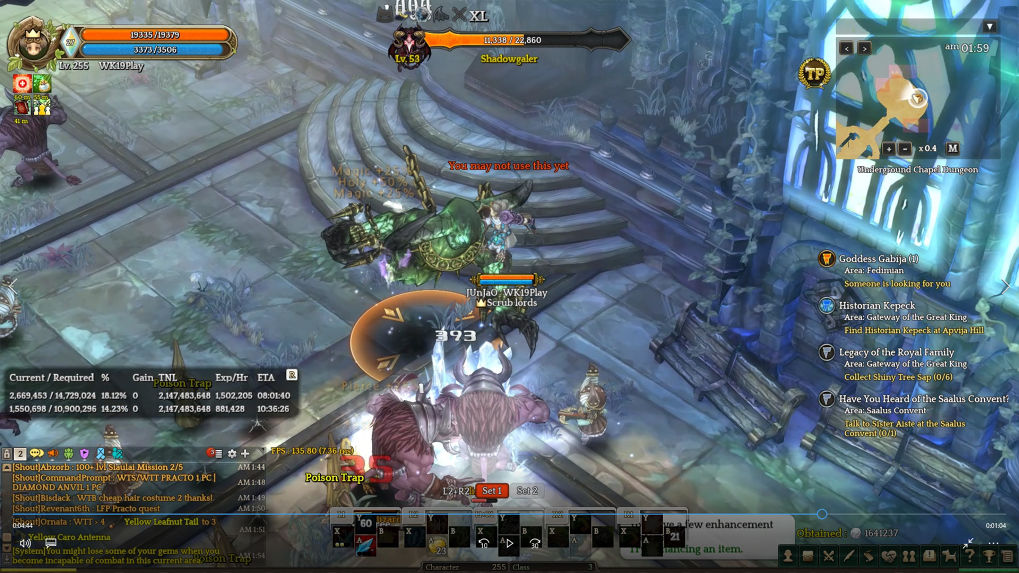Zoom in the minimap with the plus button
1019x573 pixels.
889,149
